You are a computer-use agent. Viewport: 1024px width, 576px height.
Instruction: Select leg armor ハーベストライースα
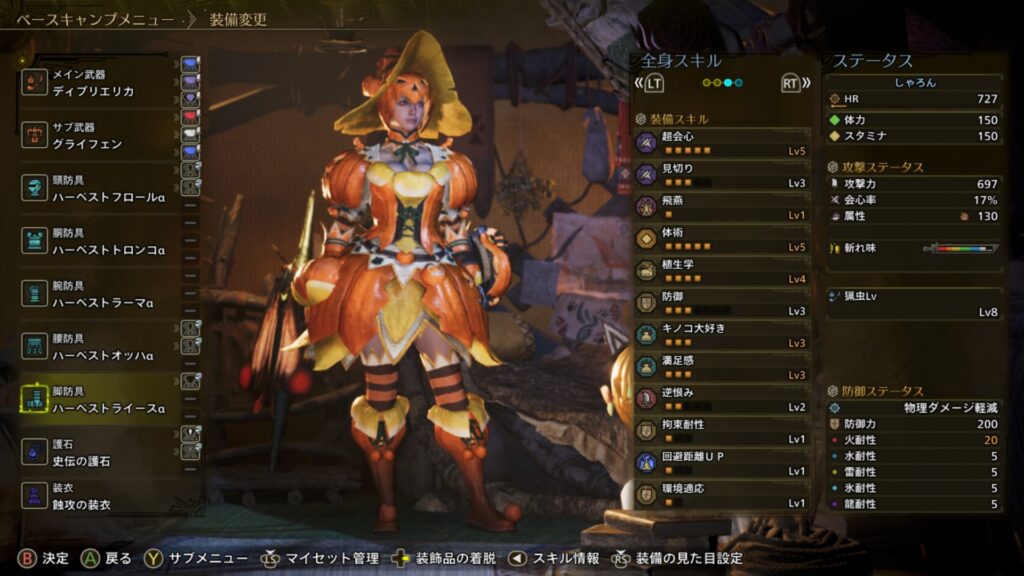[100, 400]
